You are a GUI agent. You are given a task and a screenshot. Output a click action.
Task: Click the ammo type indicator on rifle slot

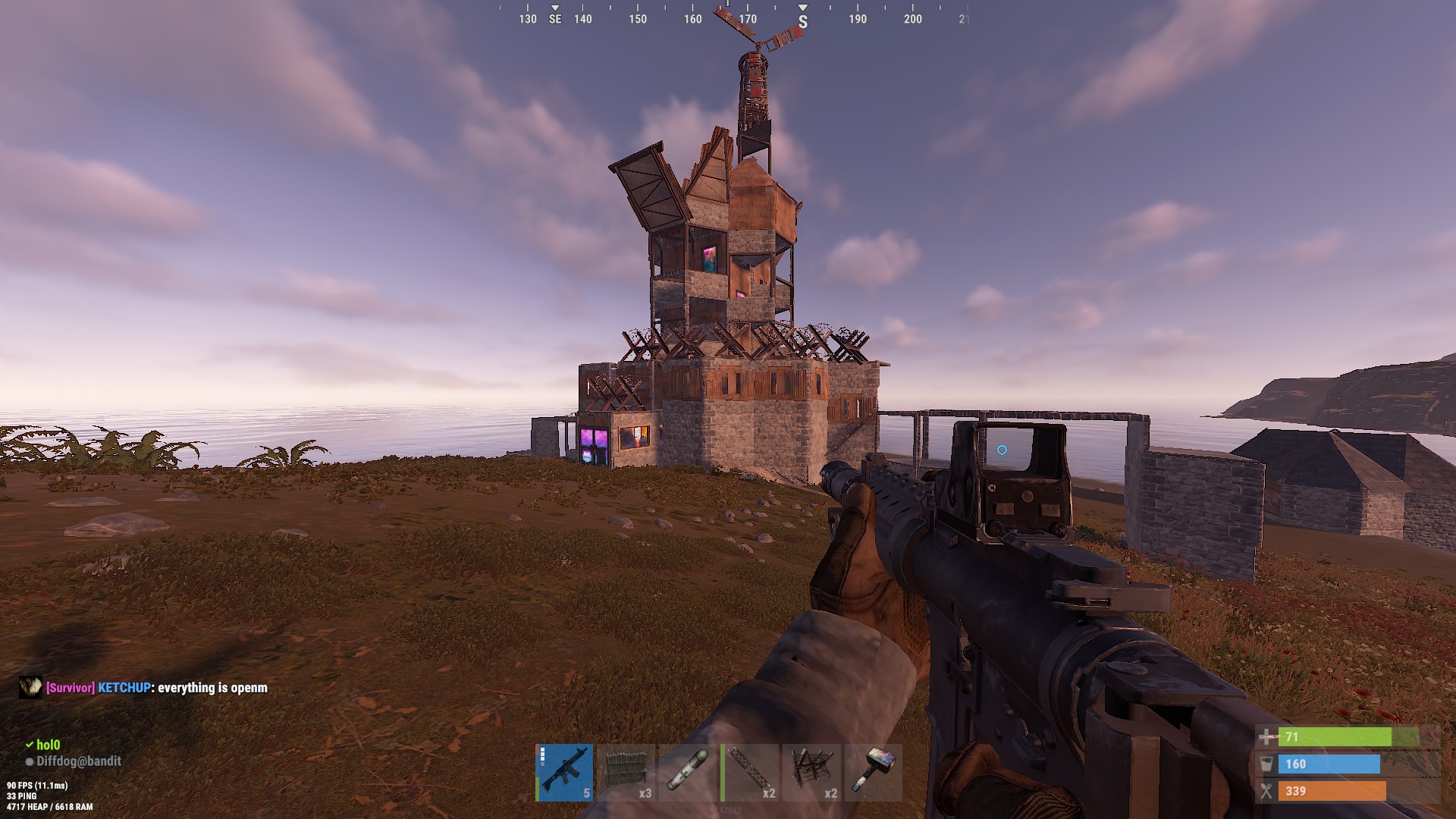pyautogui.click(x=542, y=755)
